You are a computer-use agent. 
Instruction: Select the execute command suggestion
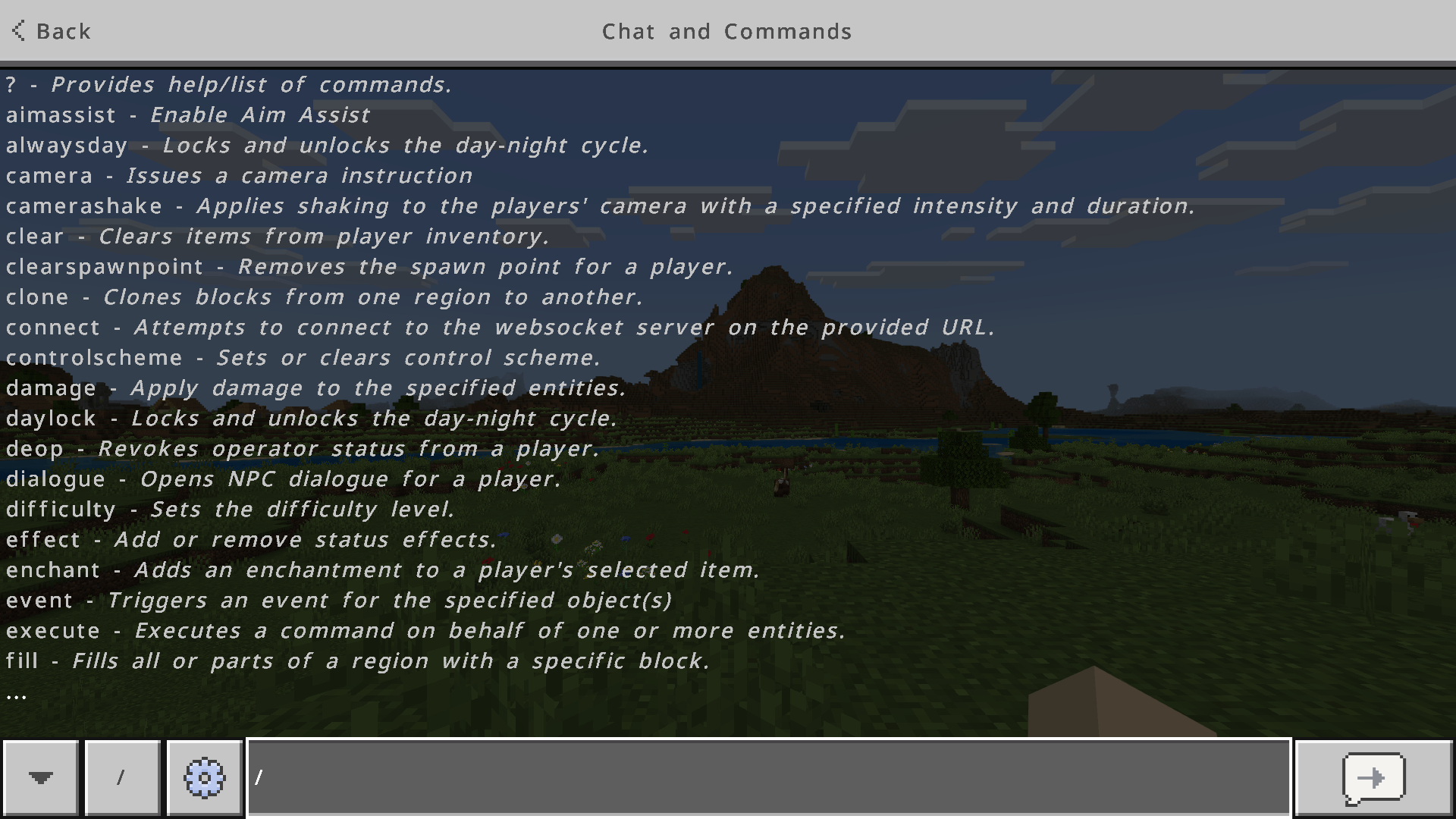(x=52, y=630)
